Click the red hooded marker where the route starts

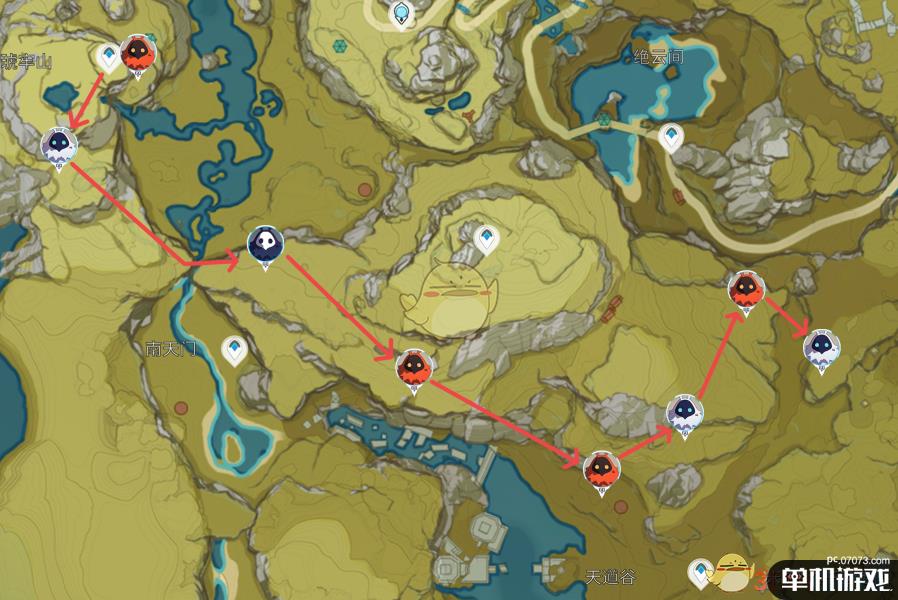tap(136, 55)
